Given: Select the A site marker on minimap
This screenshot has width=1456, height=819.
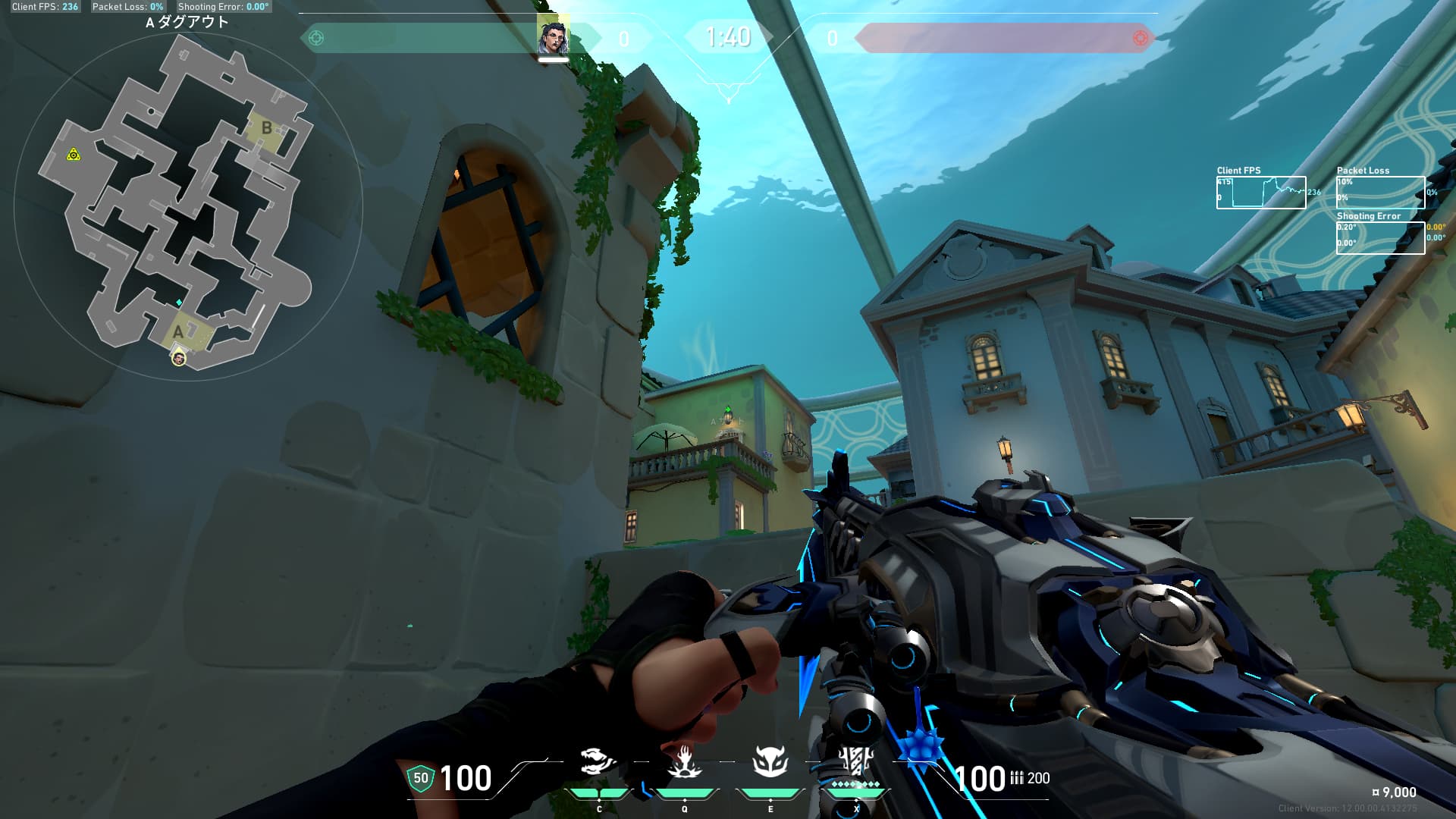Looking at the screenshot, I should [178, 331].
